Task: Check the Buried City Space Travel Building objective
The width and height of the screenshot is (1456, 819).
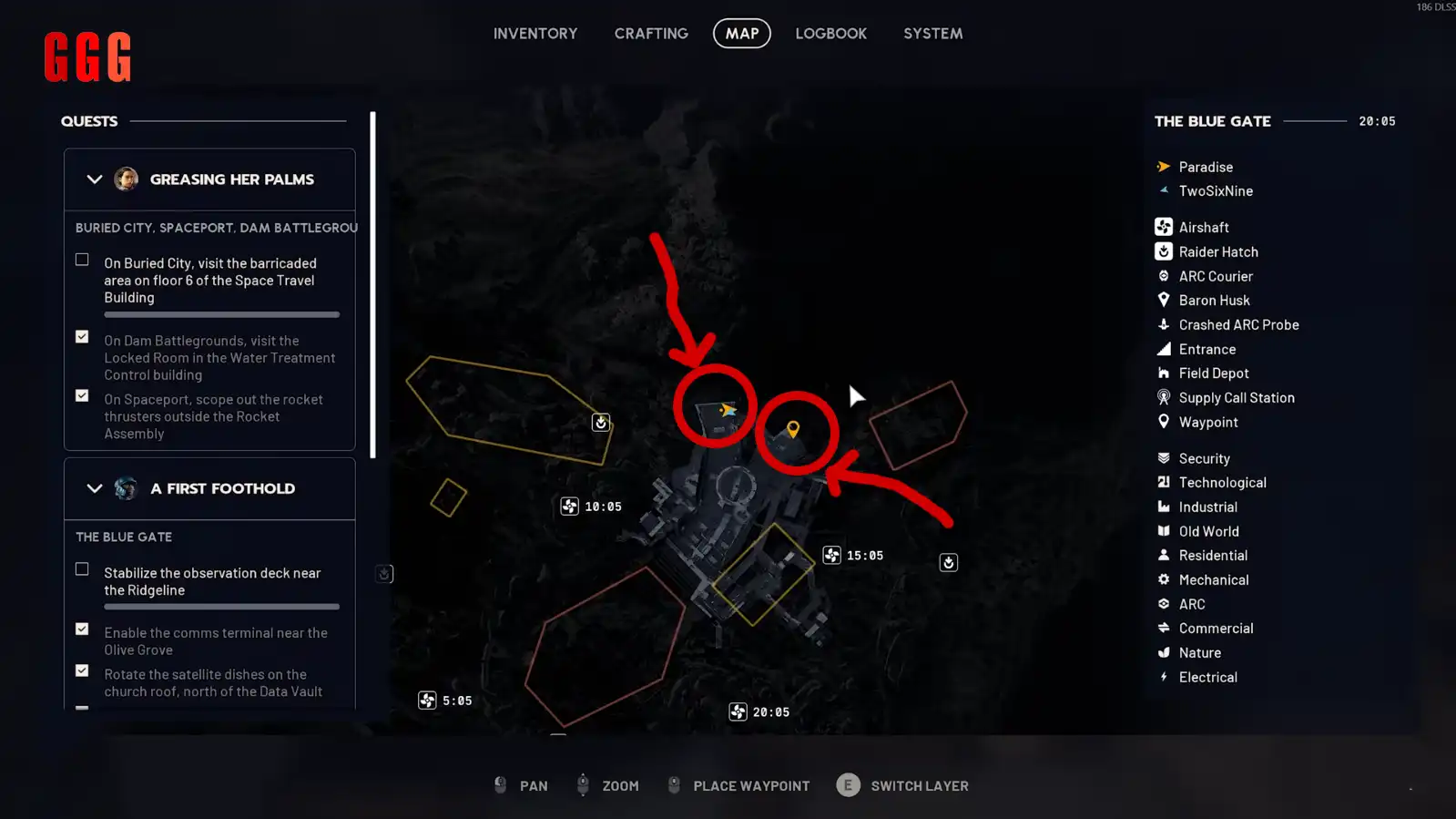Action: coord(82,260)
